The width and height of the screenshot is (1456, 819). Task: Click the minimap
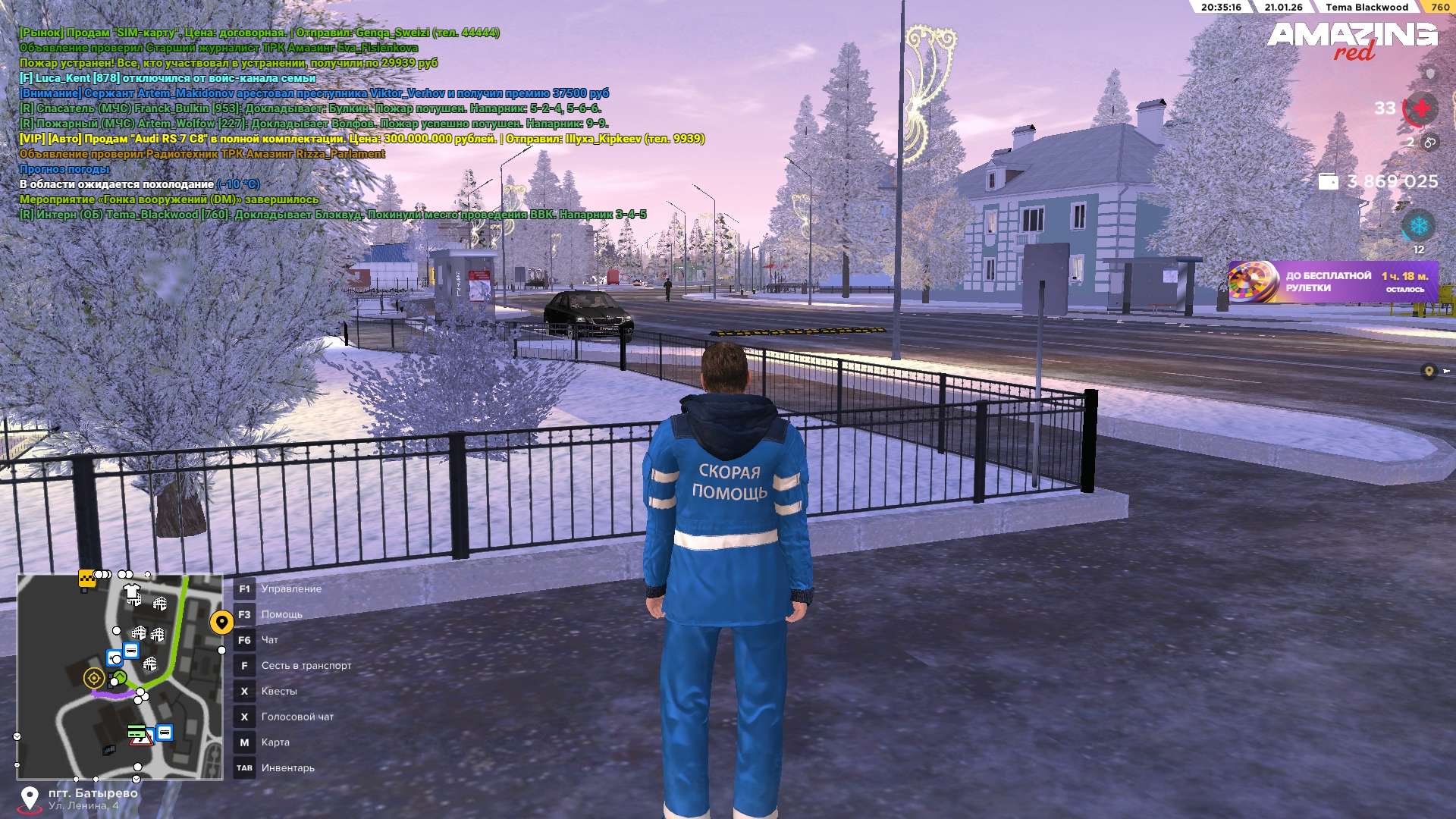coord(120,676)
